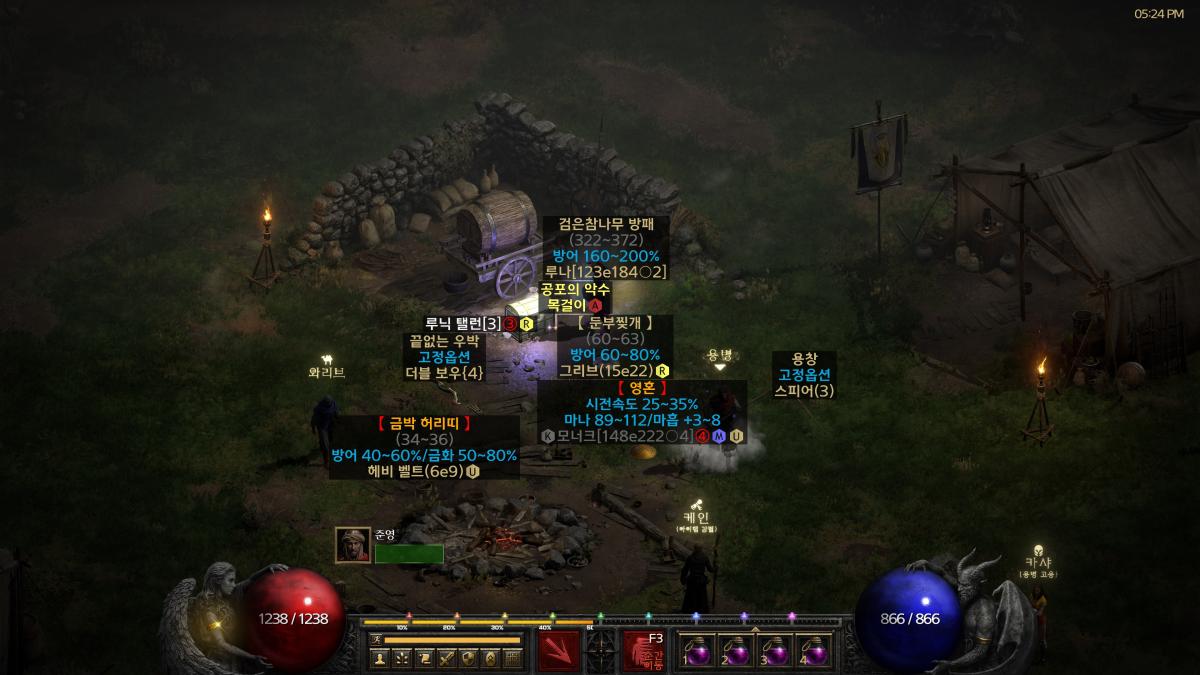Viewport: 1200px width, 675px height.
Task: Click the mercenary portrait labeled 준영
Action: coord(353,545)
